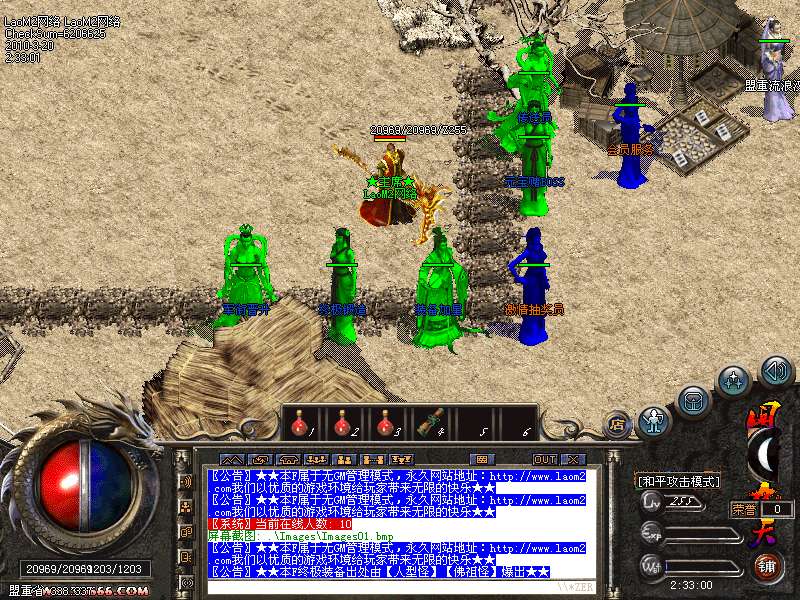Image resolution: width=800 pixels, height=600 pixels.
Task: Toggle the group-people chat channel button
Action: click(x=185, y=505)
